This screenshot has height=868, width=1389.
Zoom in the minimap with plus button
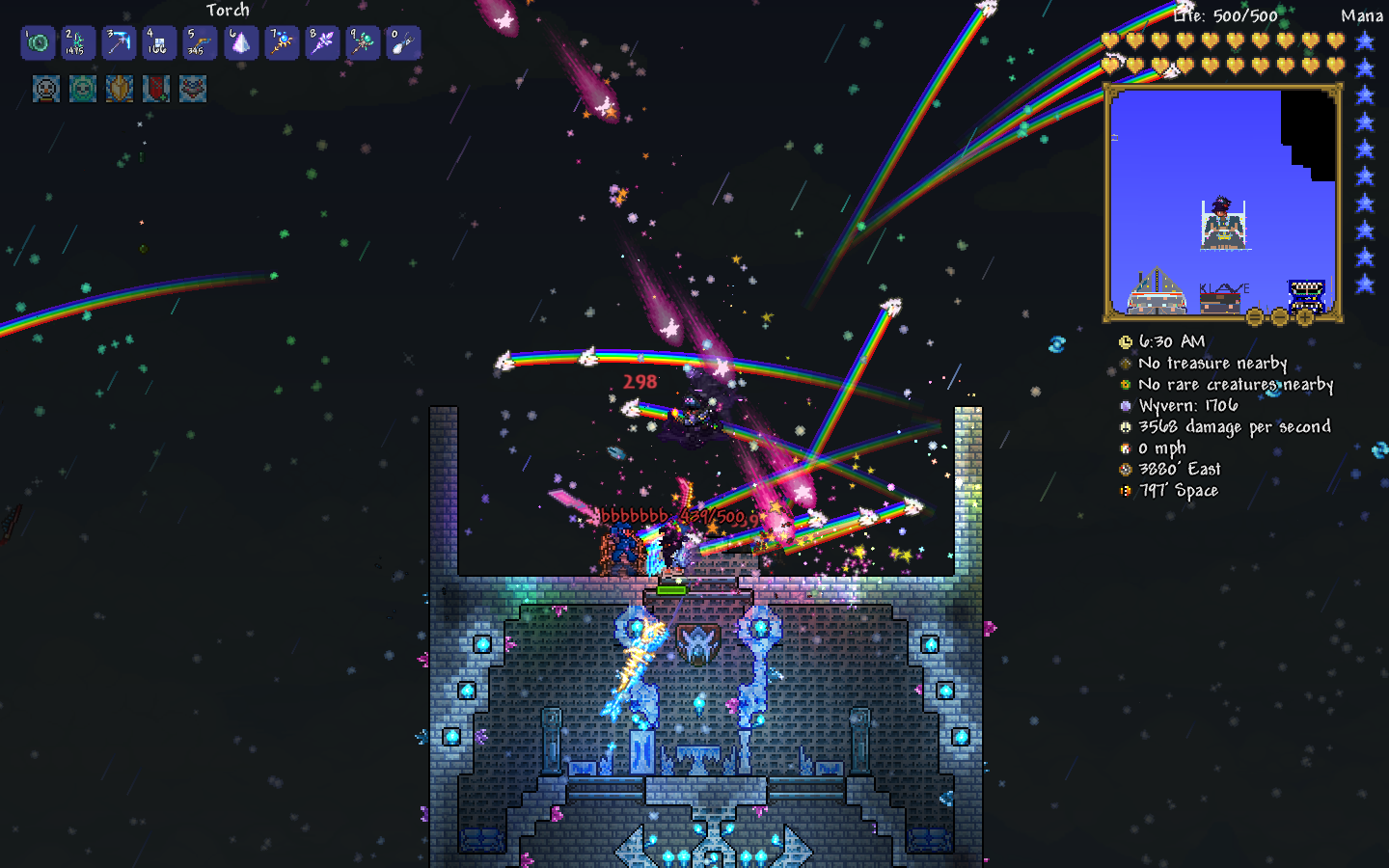pos(1305,316)
